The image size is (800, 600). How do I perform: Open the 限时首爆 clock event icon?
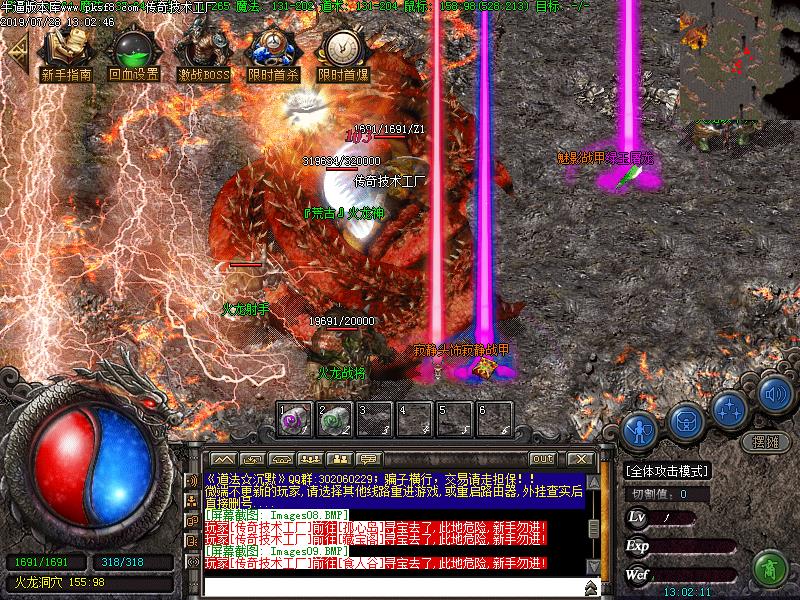(342, 55)
